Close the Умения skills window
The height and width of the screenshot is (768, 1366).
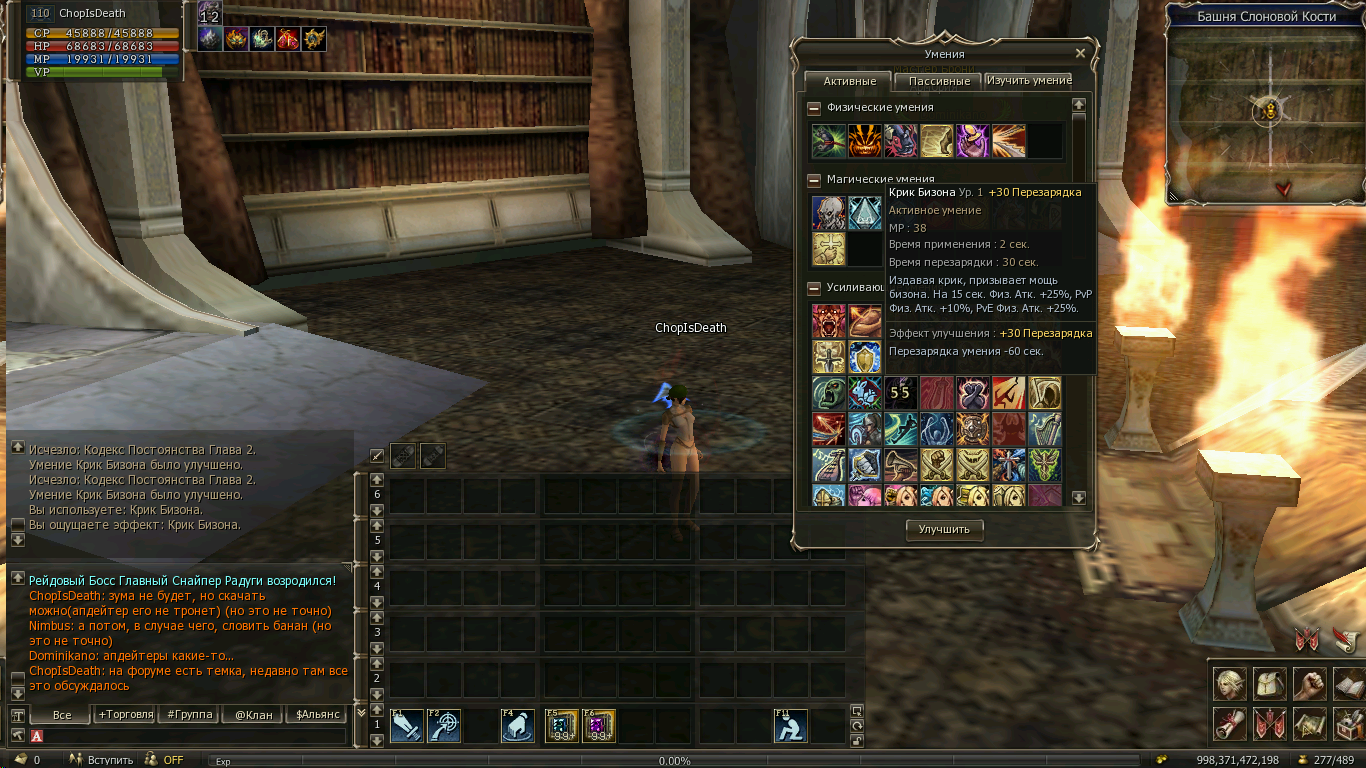click(x=1080, y=54)
